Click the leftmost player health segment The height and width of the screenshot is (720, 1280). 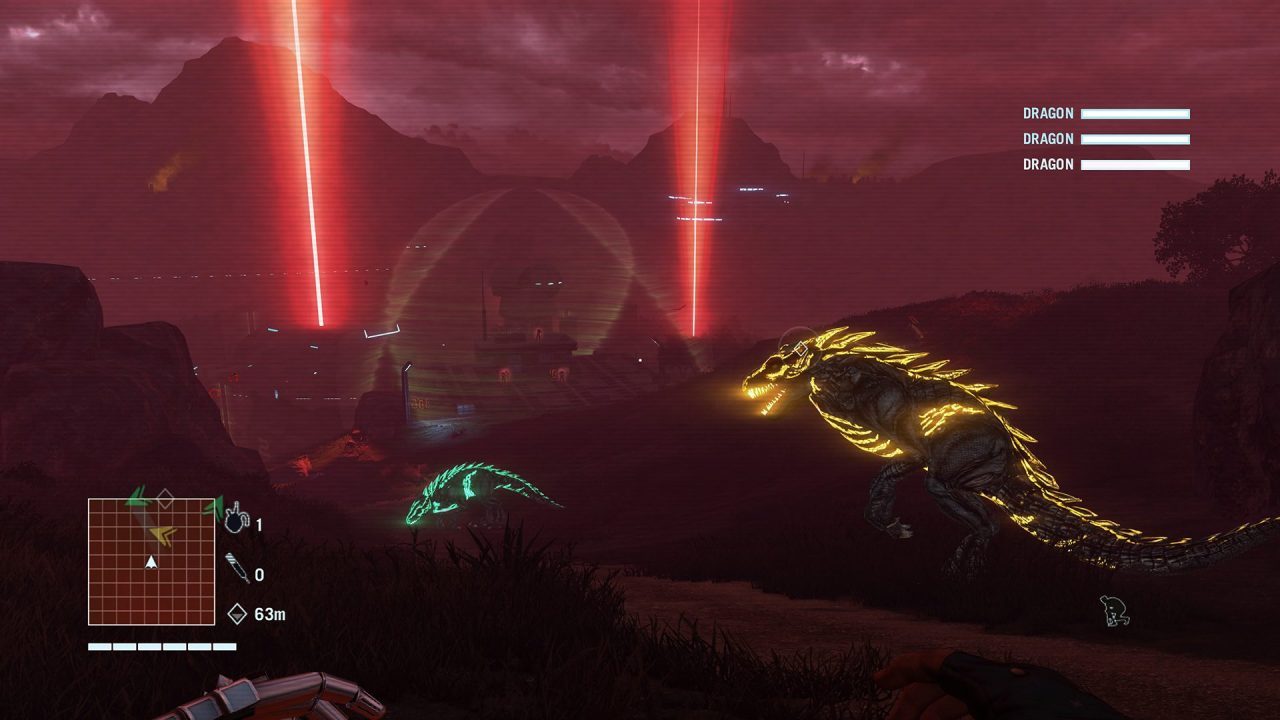click(98, 645)
